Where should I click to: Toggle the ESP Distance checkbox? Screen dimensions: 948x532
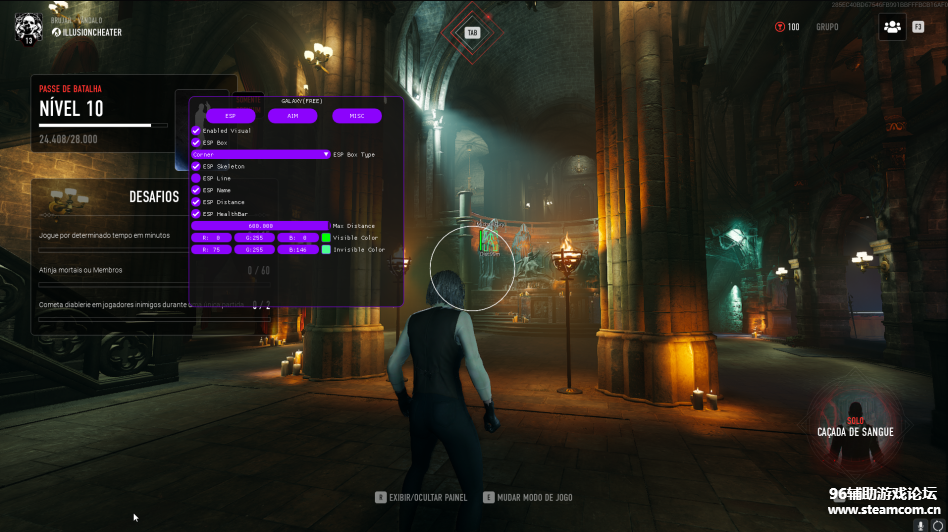[196, 202]
